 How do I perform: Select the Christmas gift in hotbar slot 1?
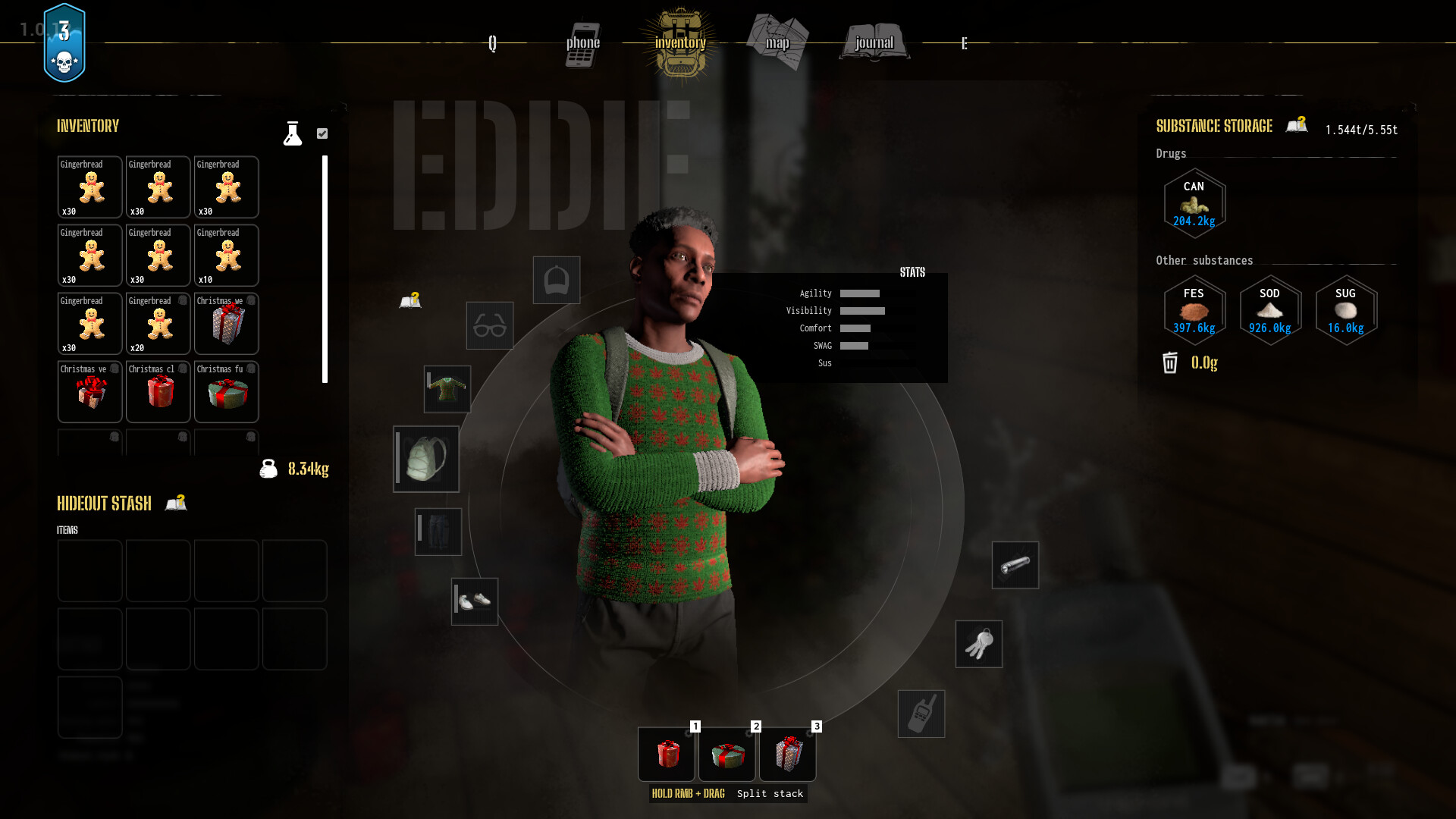[666, 755]
